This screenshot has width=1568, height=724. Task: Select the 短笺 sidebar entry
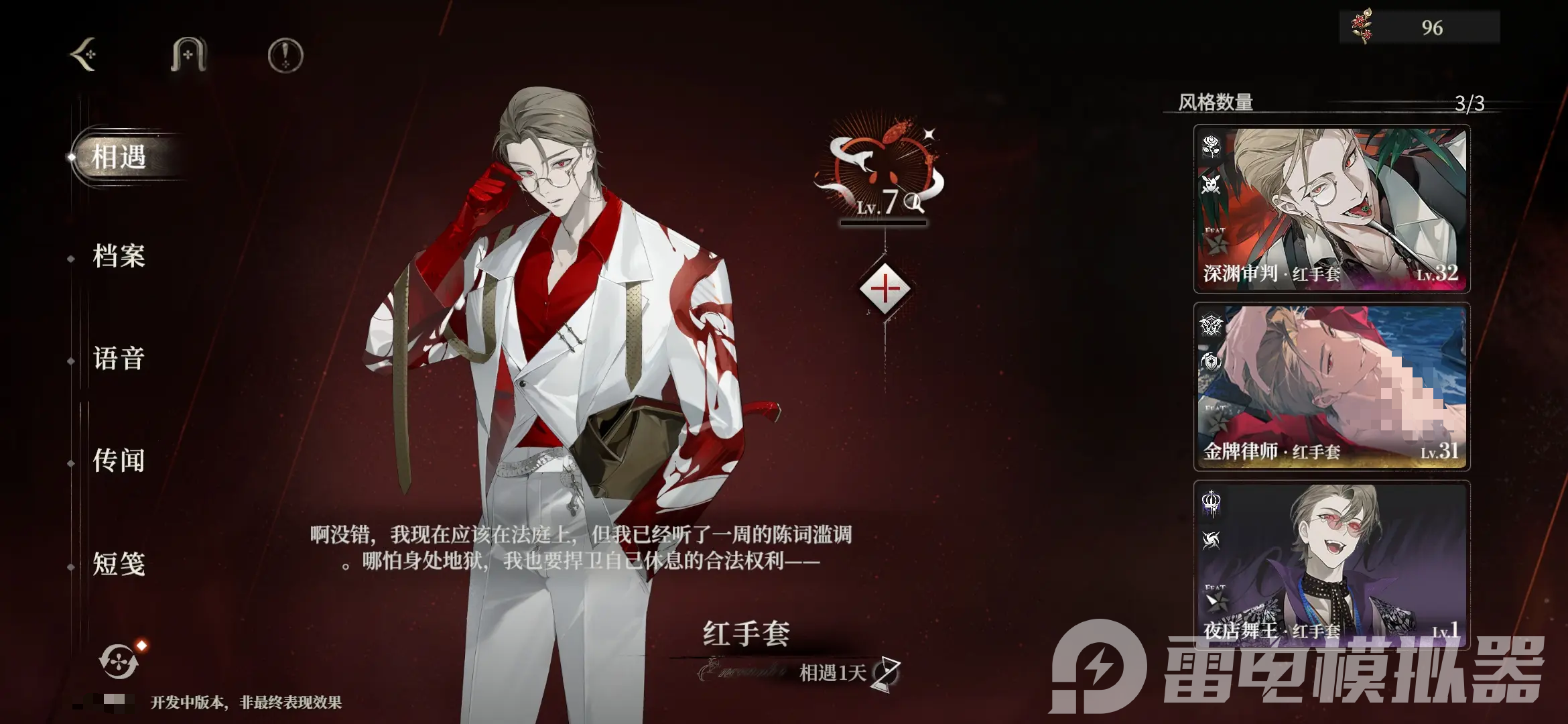click(119, 565)
